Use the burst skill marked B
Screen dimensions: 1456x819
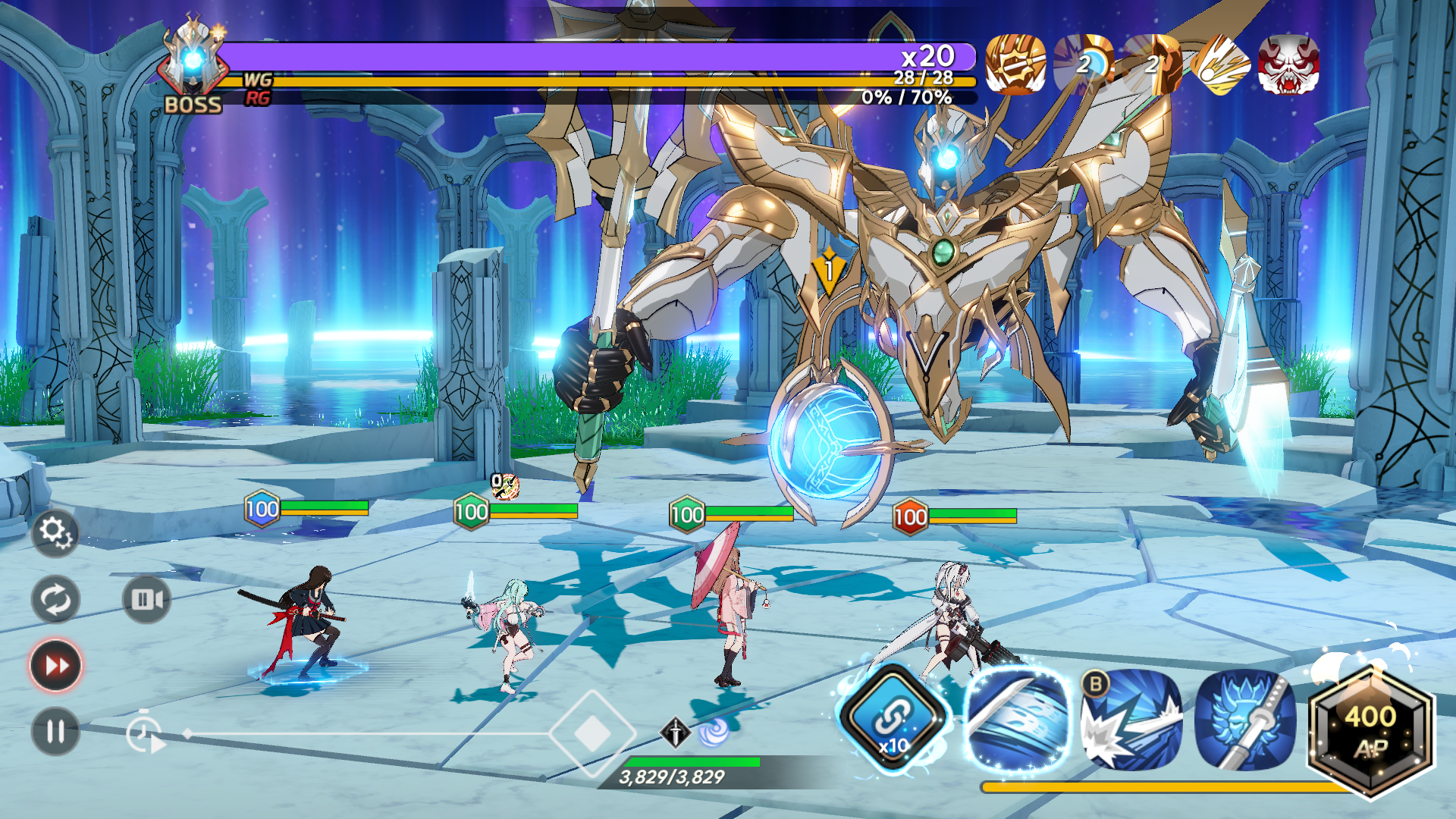click(x=1131, y=719)
